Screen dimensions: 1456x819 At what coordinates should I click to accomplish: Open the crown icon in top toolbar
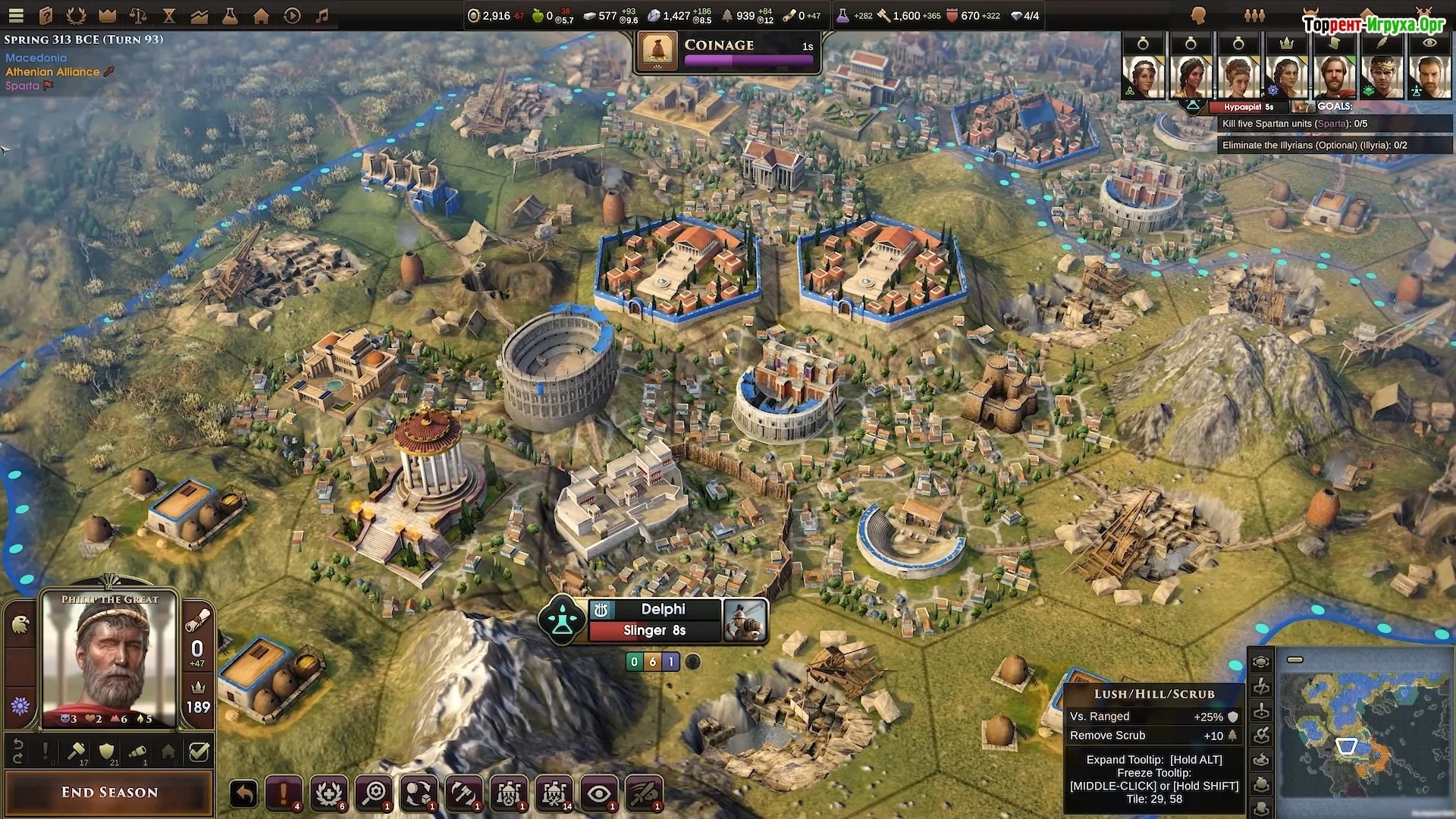(x=108, y=15)
